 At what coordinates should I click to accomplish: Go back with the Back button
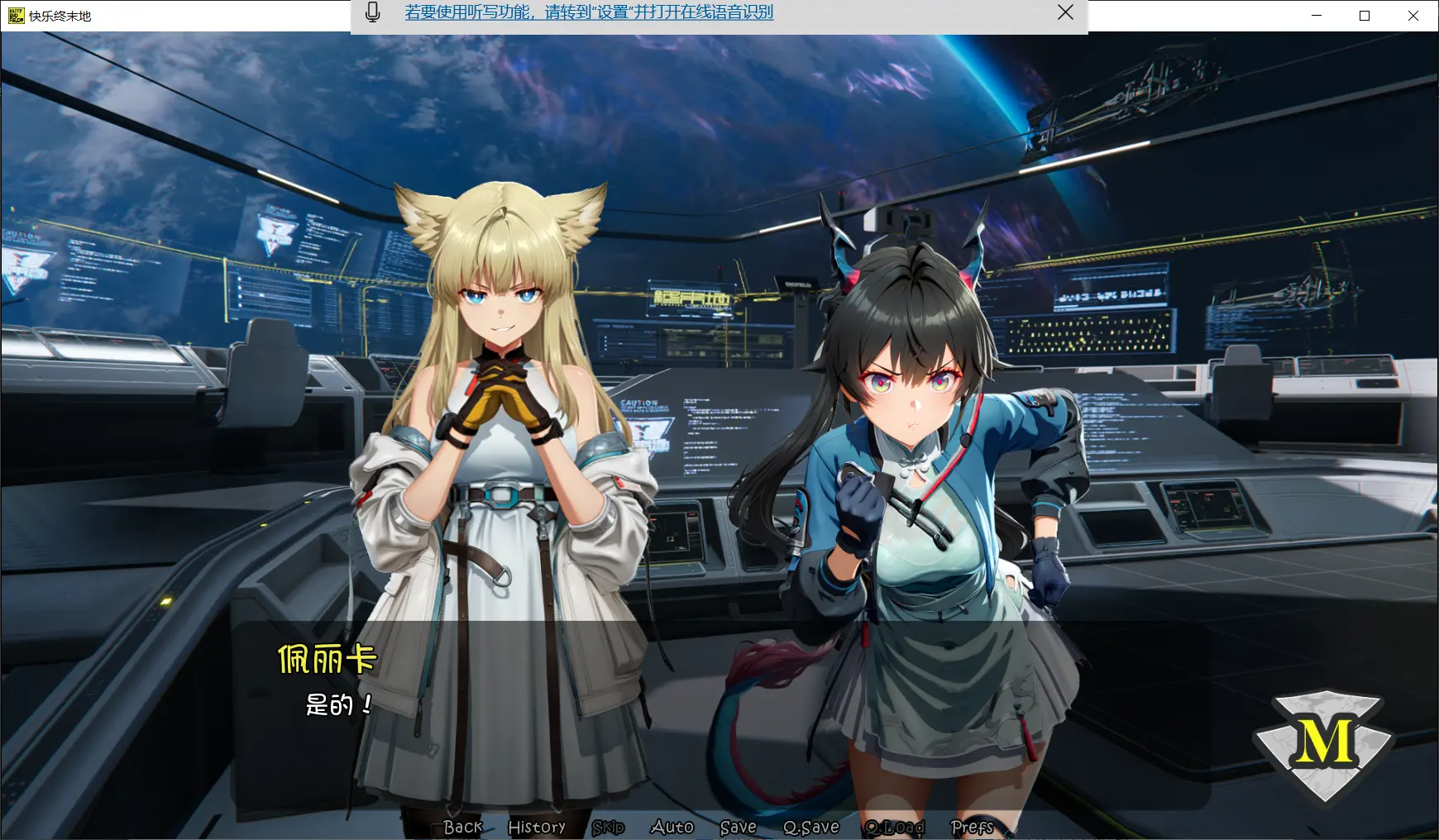click(462, 827)
